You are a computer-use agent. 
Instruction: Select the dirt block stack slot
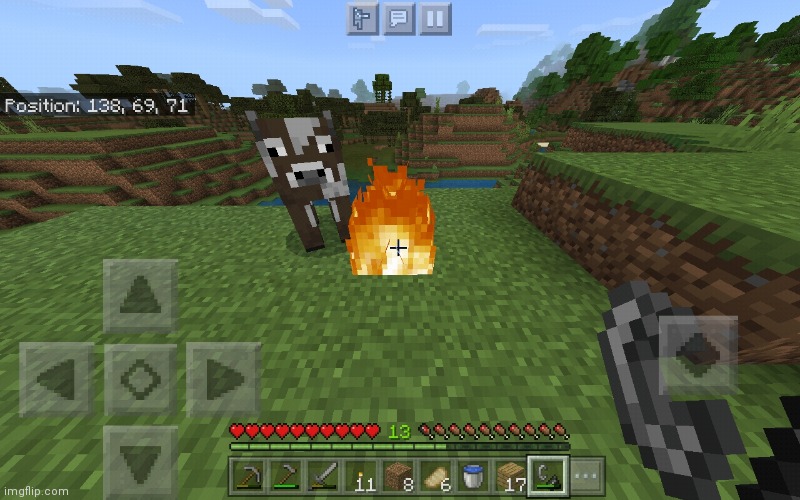pos(399,475)
